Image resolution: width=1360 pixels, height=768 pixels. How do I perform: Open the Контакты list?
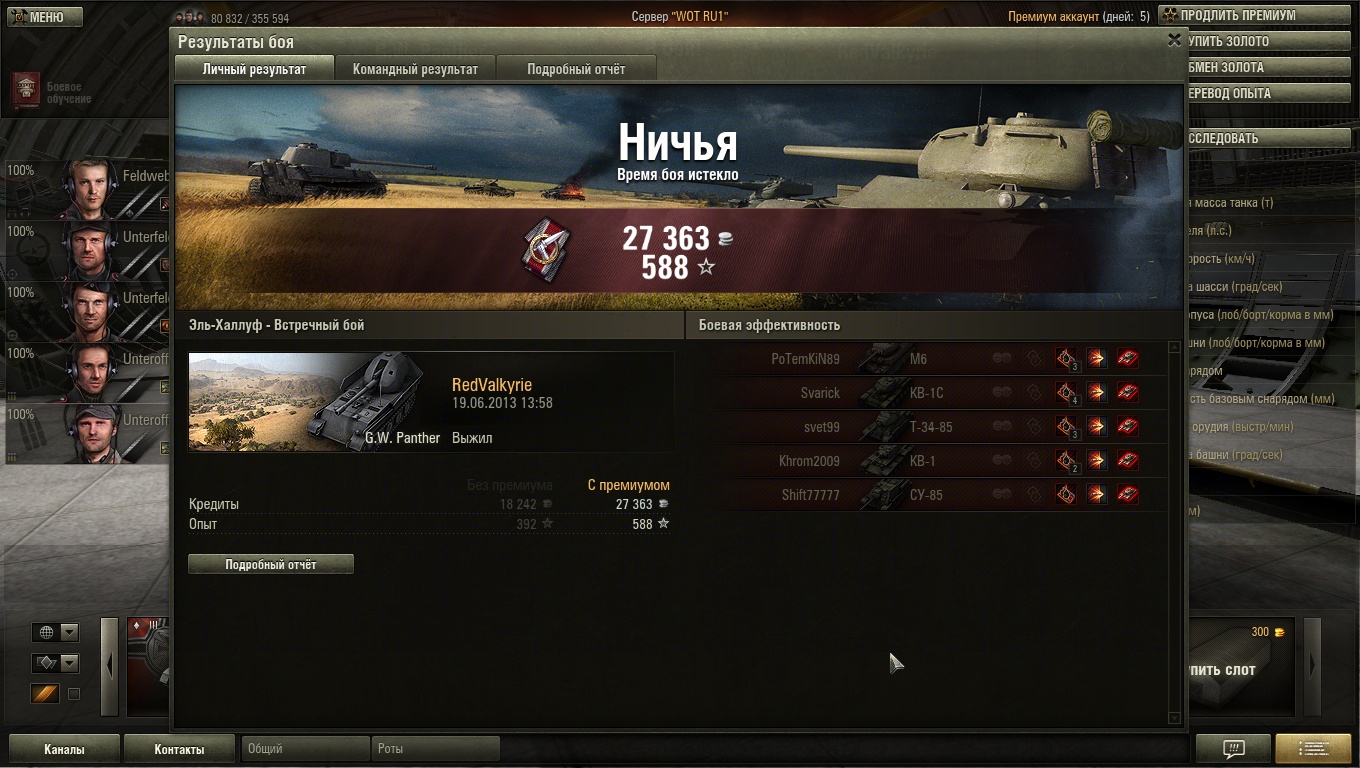click(180, 749)
